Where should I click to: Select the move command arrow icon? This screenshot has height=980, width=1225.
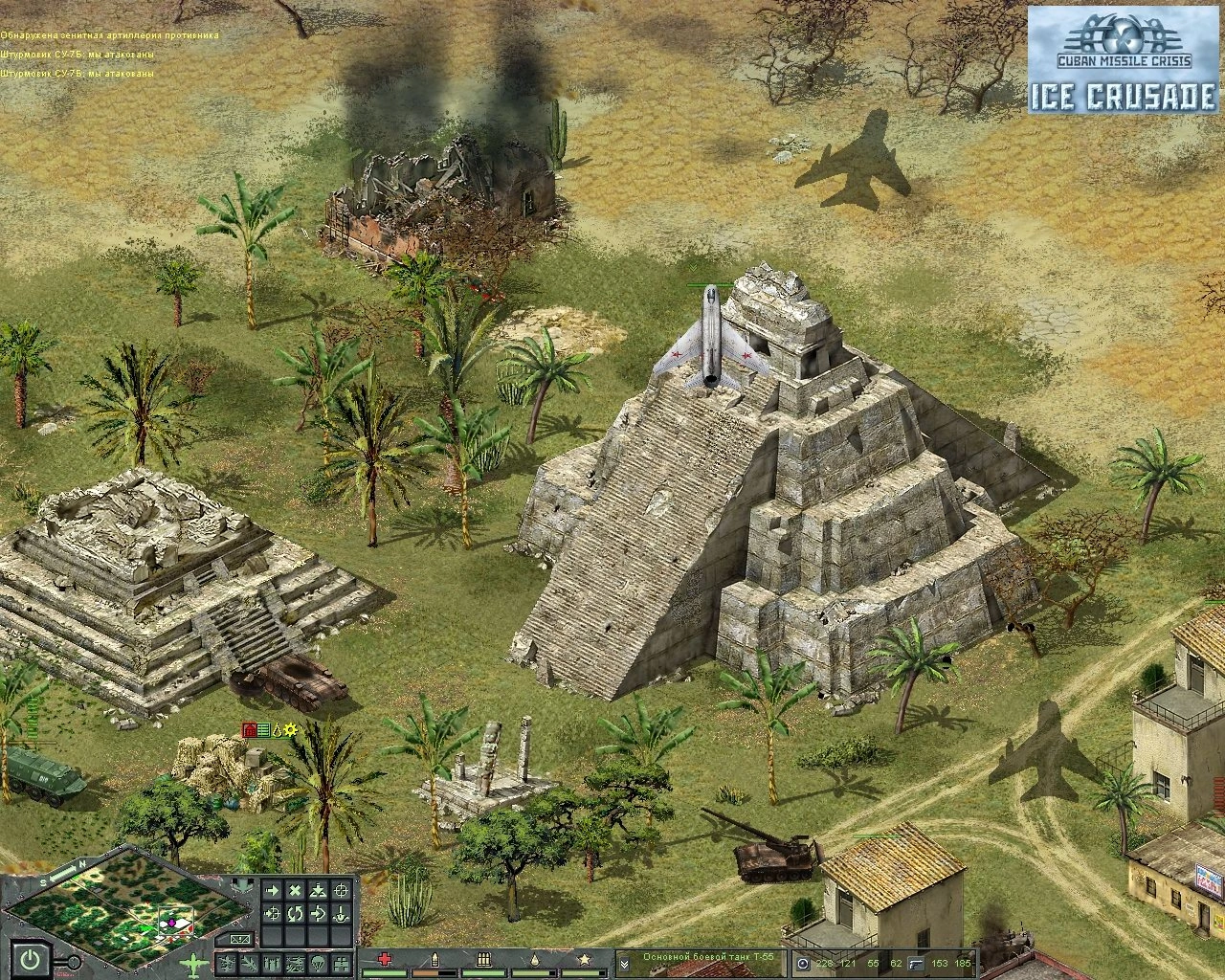[x=272, y=891]
